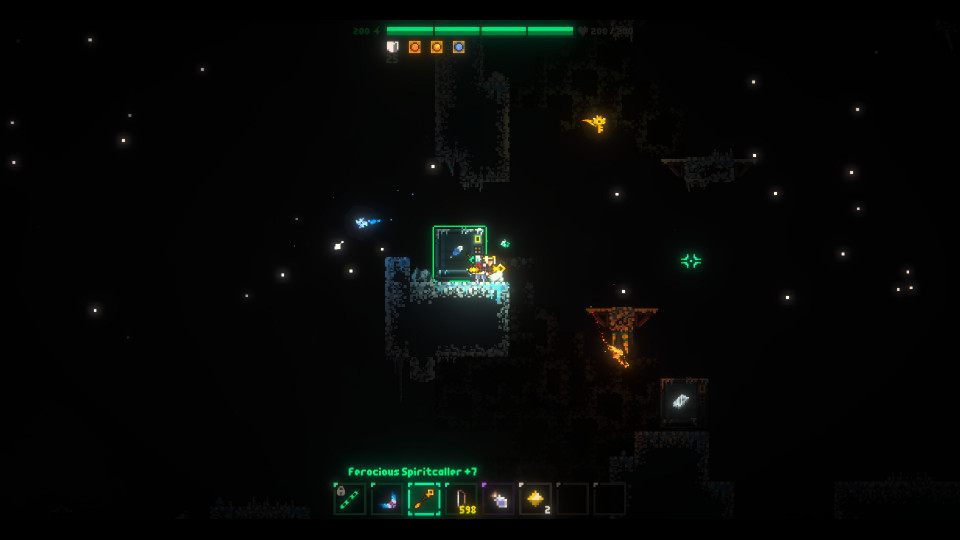
Task: Select the locked green staff slot
Action: (x=350, y=499)
